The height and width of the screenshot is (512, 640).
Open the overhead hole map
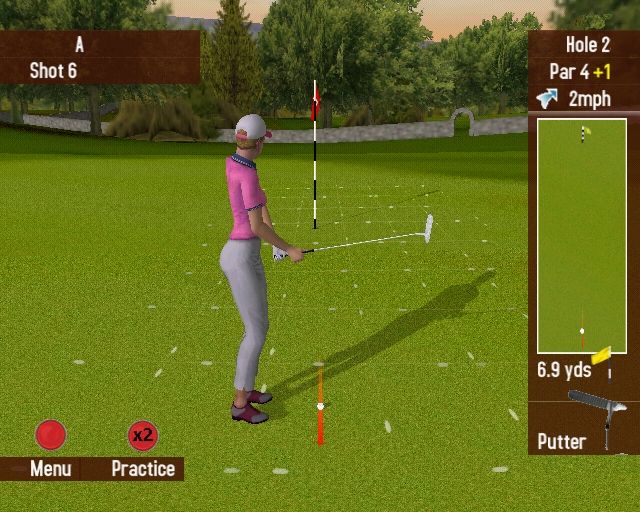pos(582,236)
